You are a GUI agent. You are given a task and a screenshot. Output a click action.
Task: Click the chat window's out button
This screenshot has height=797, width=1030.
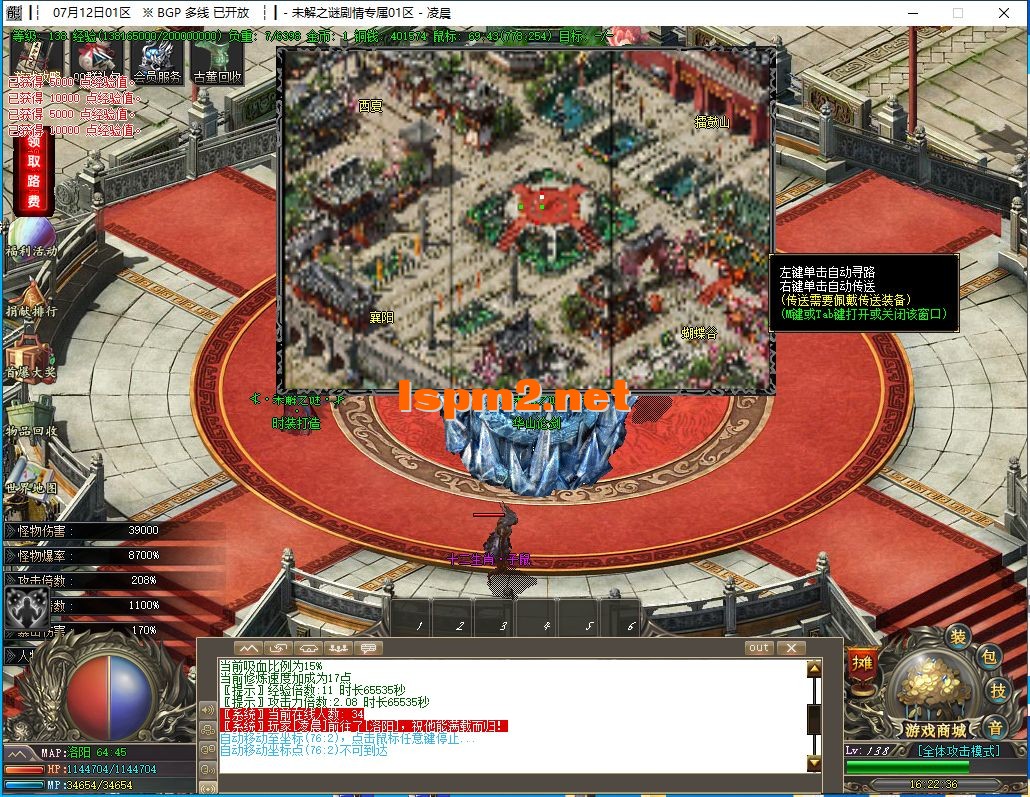pos(760,648)
